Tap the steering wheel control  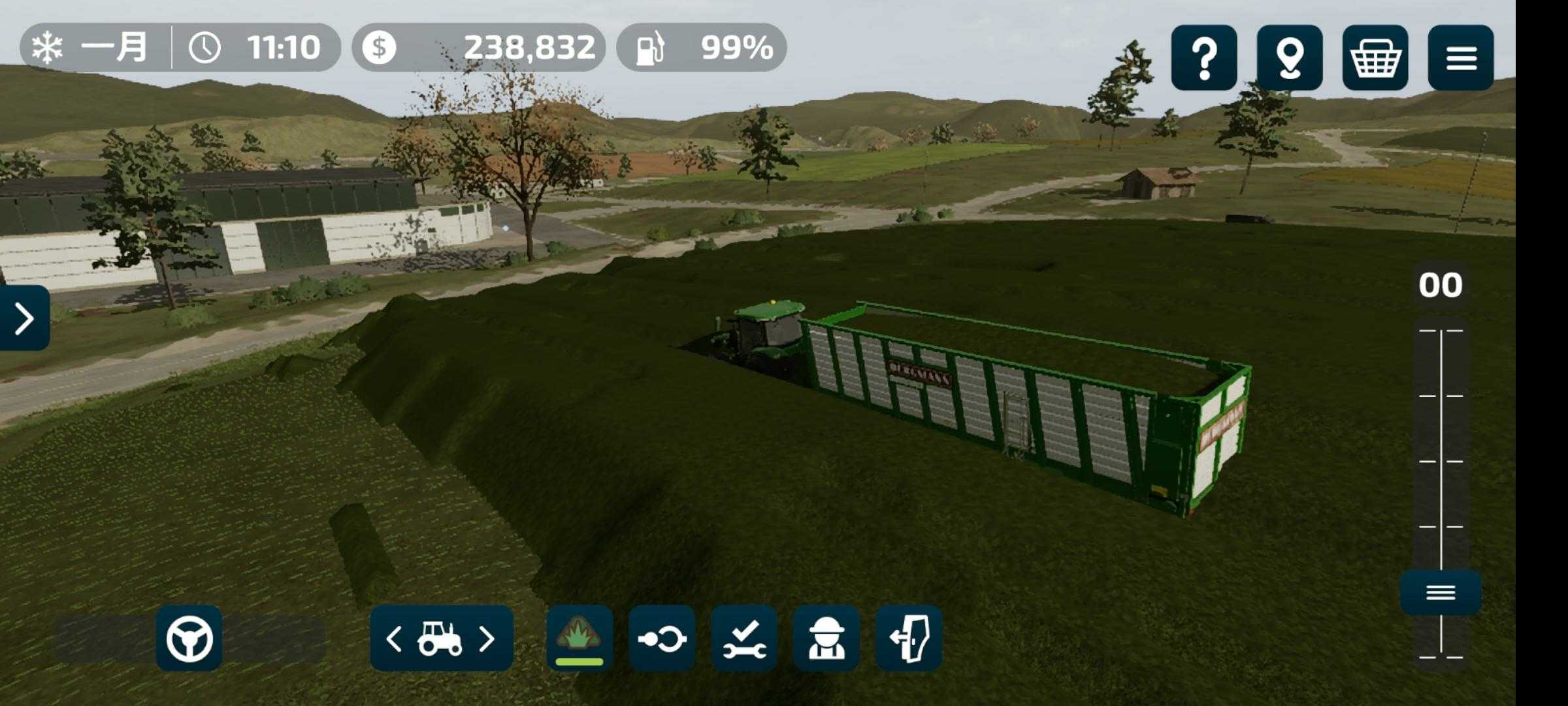[x=189, y=638]
